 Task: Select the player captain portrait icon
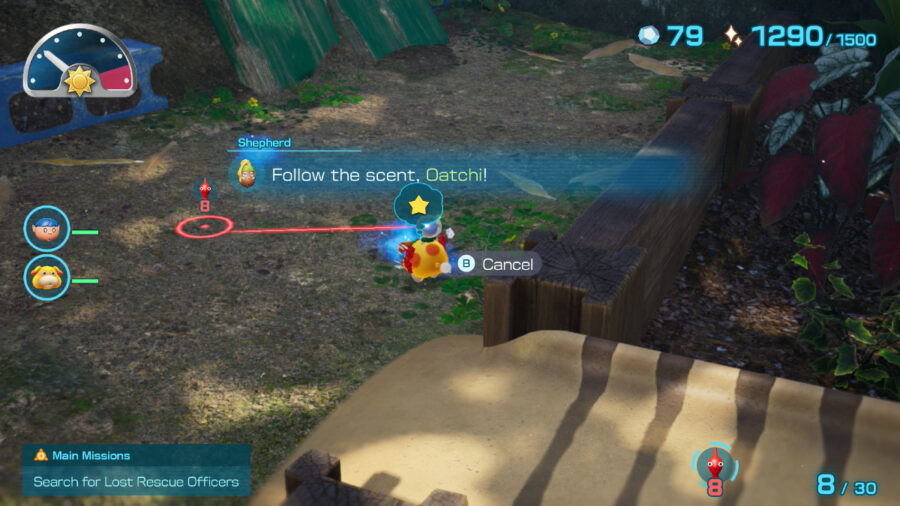[x=46, y=228]
